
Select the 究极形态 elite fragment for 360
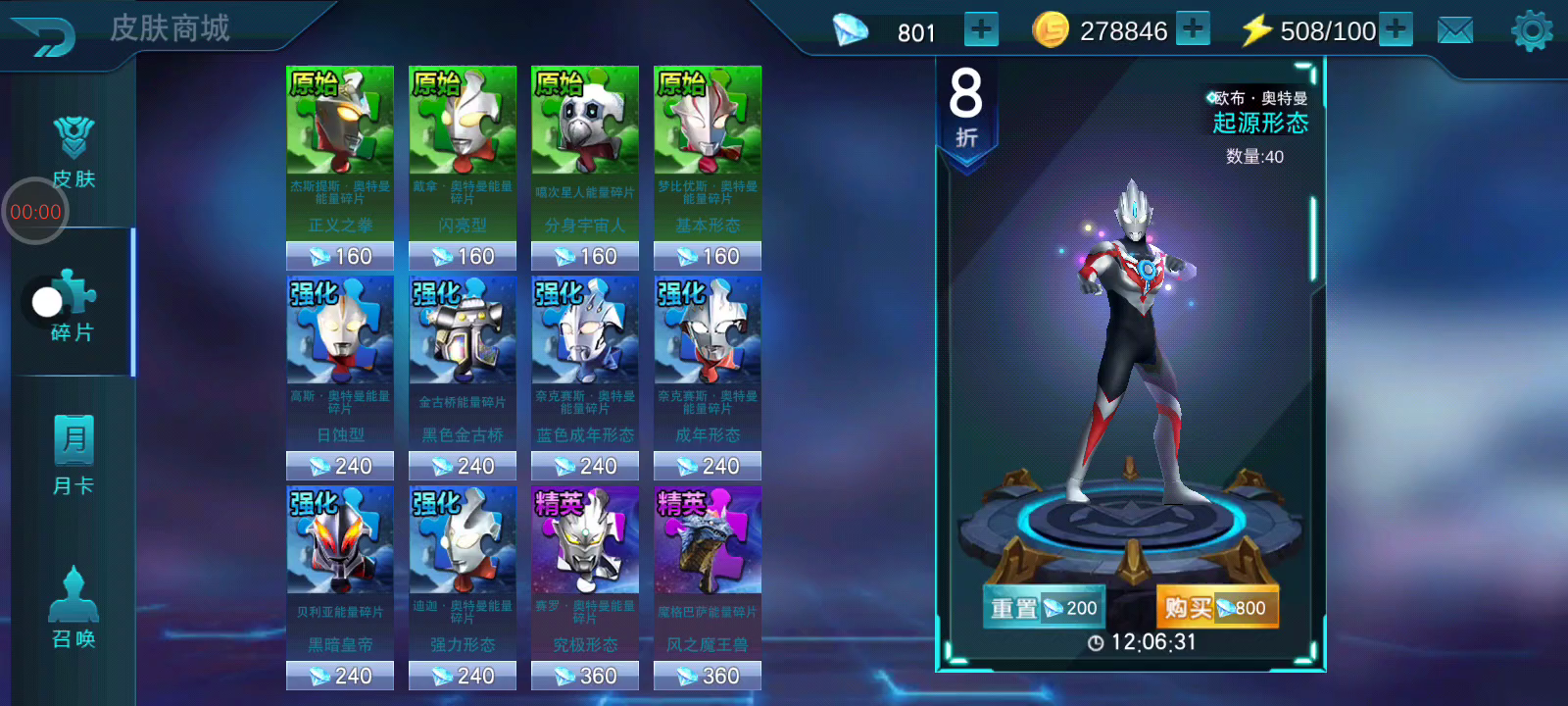[584, 586]
